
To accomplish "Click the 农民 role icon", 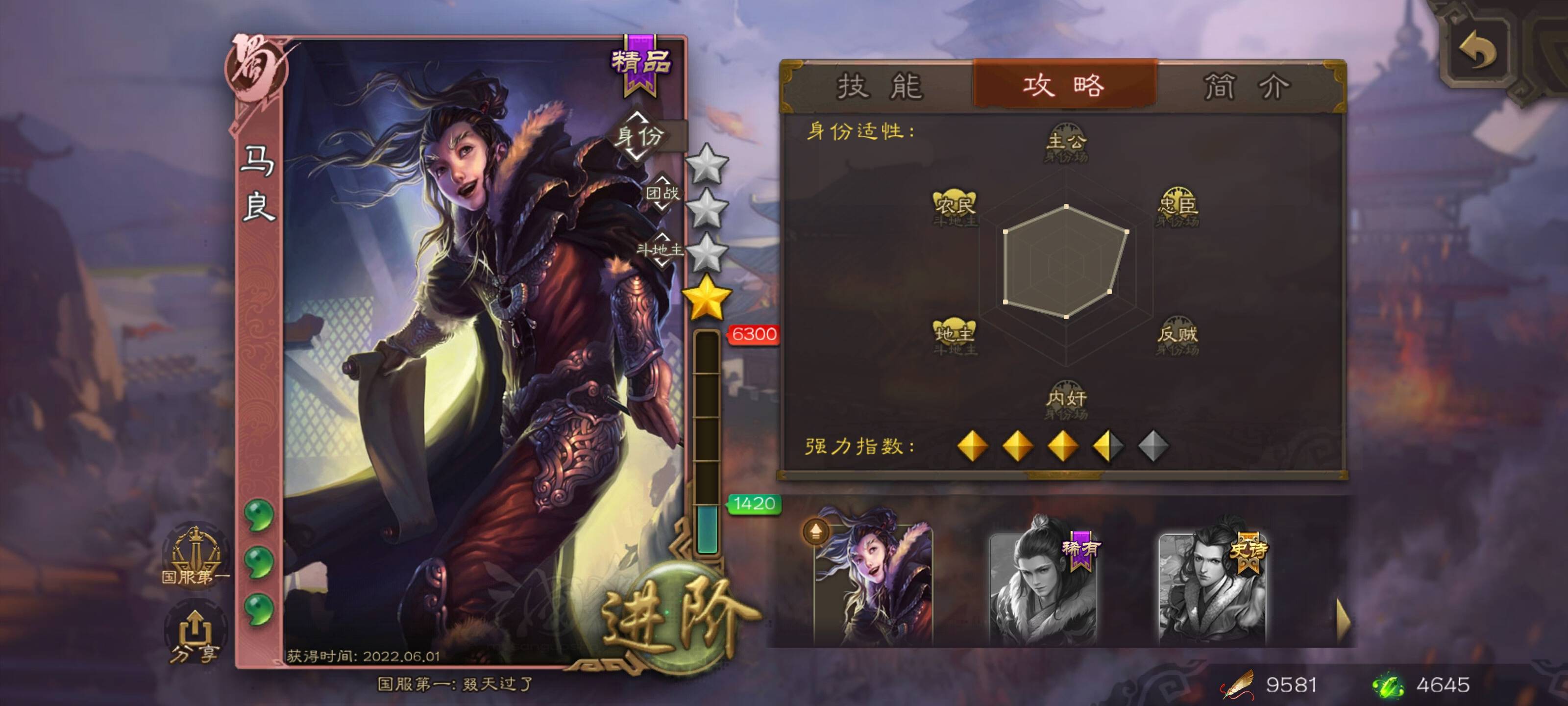I will coord(955,207).
